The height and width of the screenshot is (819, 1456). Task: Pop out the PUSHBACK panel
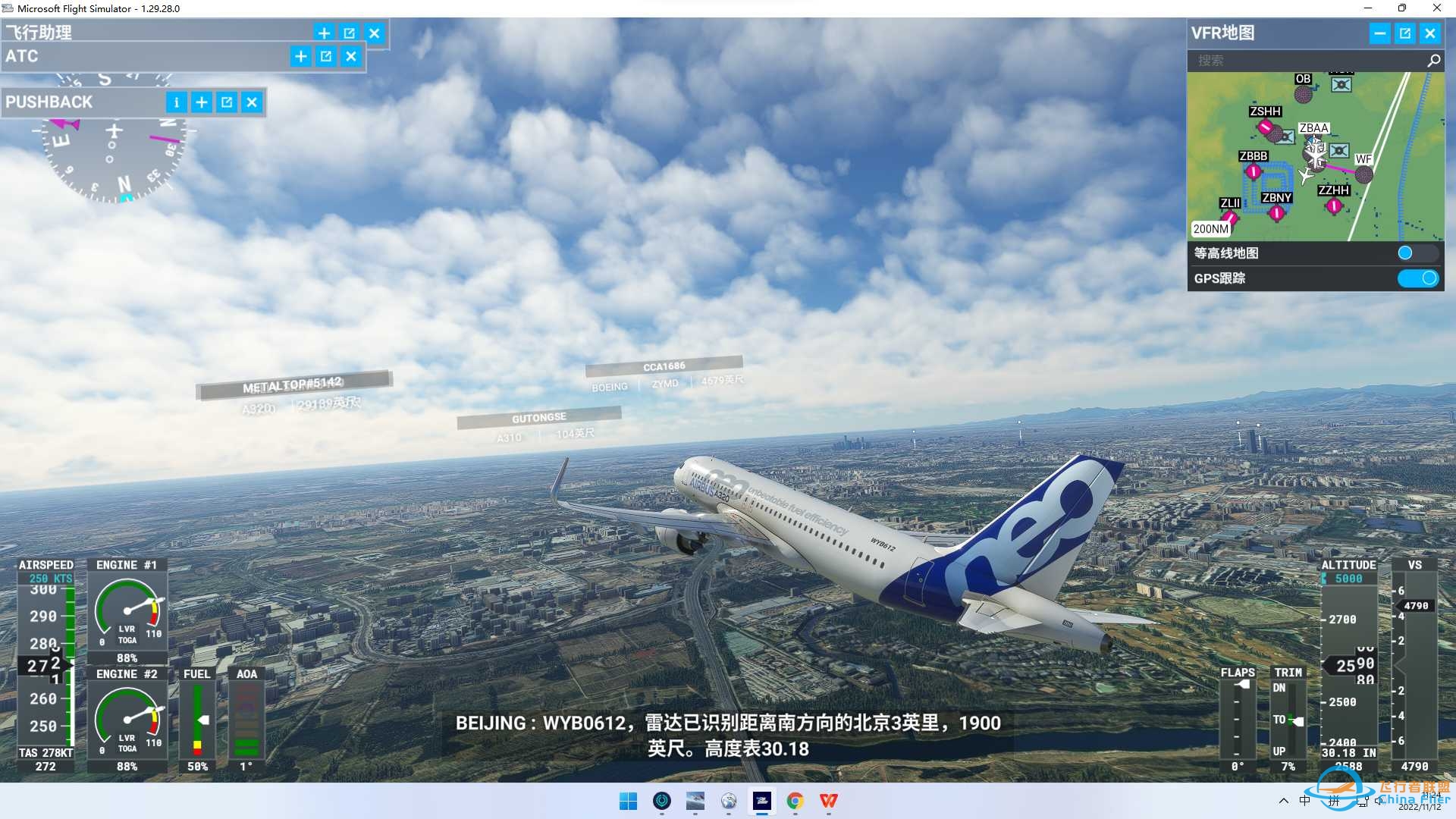(227, 102)
